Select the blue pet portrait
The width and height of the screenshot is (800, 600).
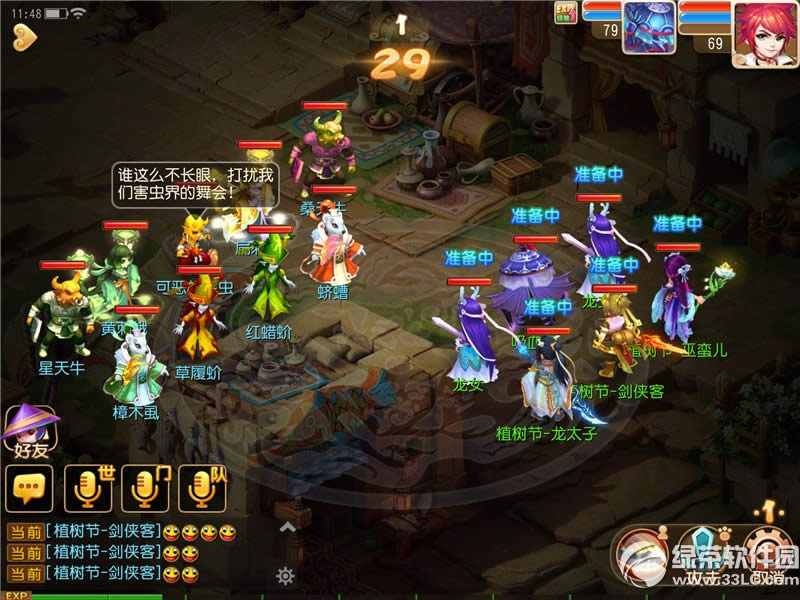click(x=649, y=27)
